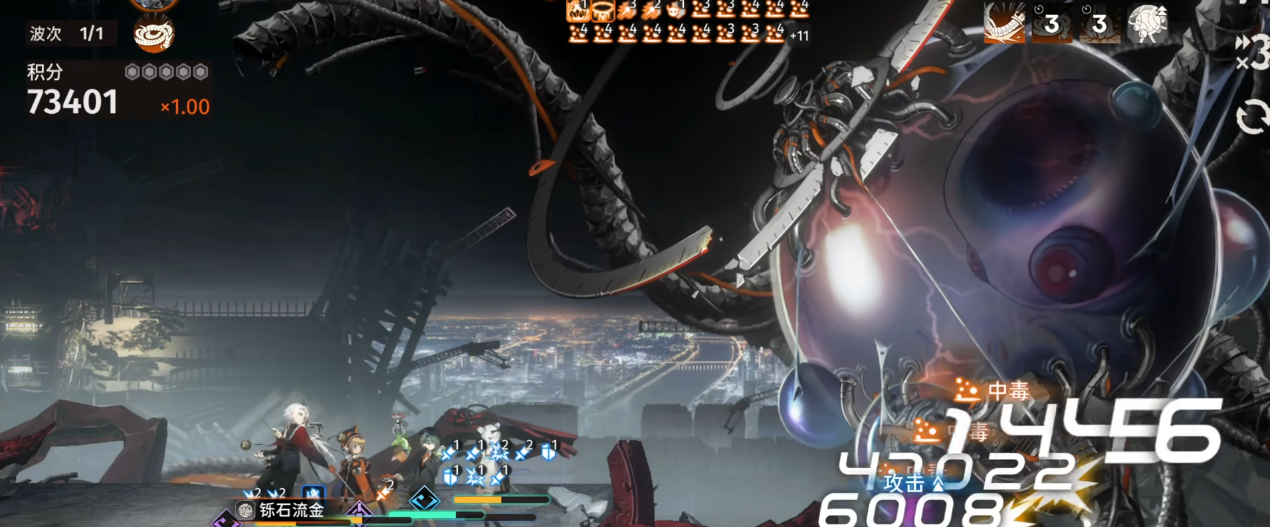This screenshot has width=1270, height=527.
Task: Inspect the orange tentacle slam boss skill
Action: [1003, 23]
